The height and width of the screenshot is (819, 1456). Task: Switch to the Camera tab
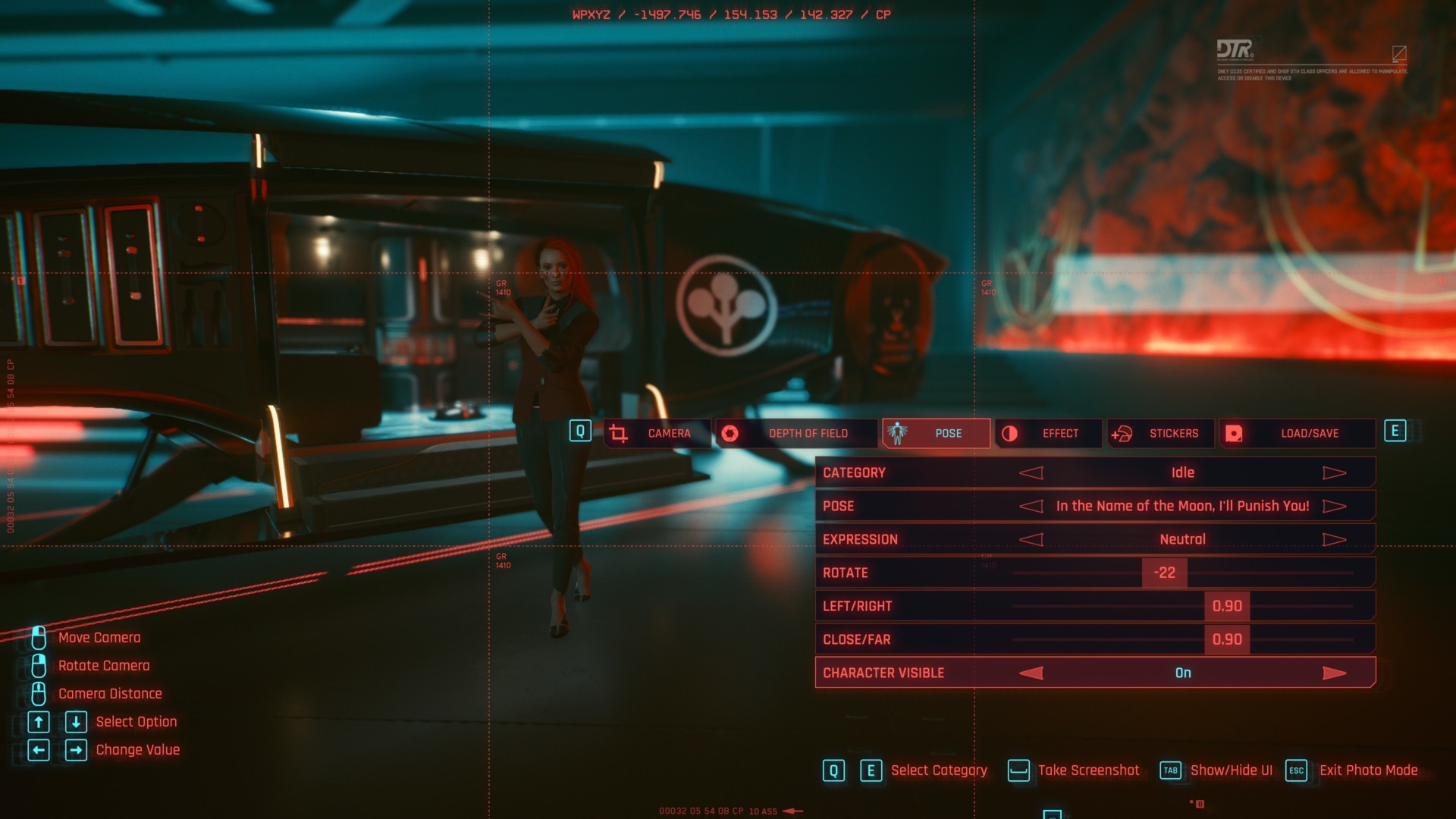[657, 434]
